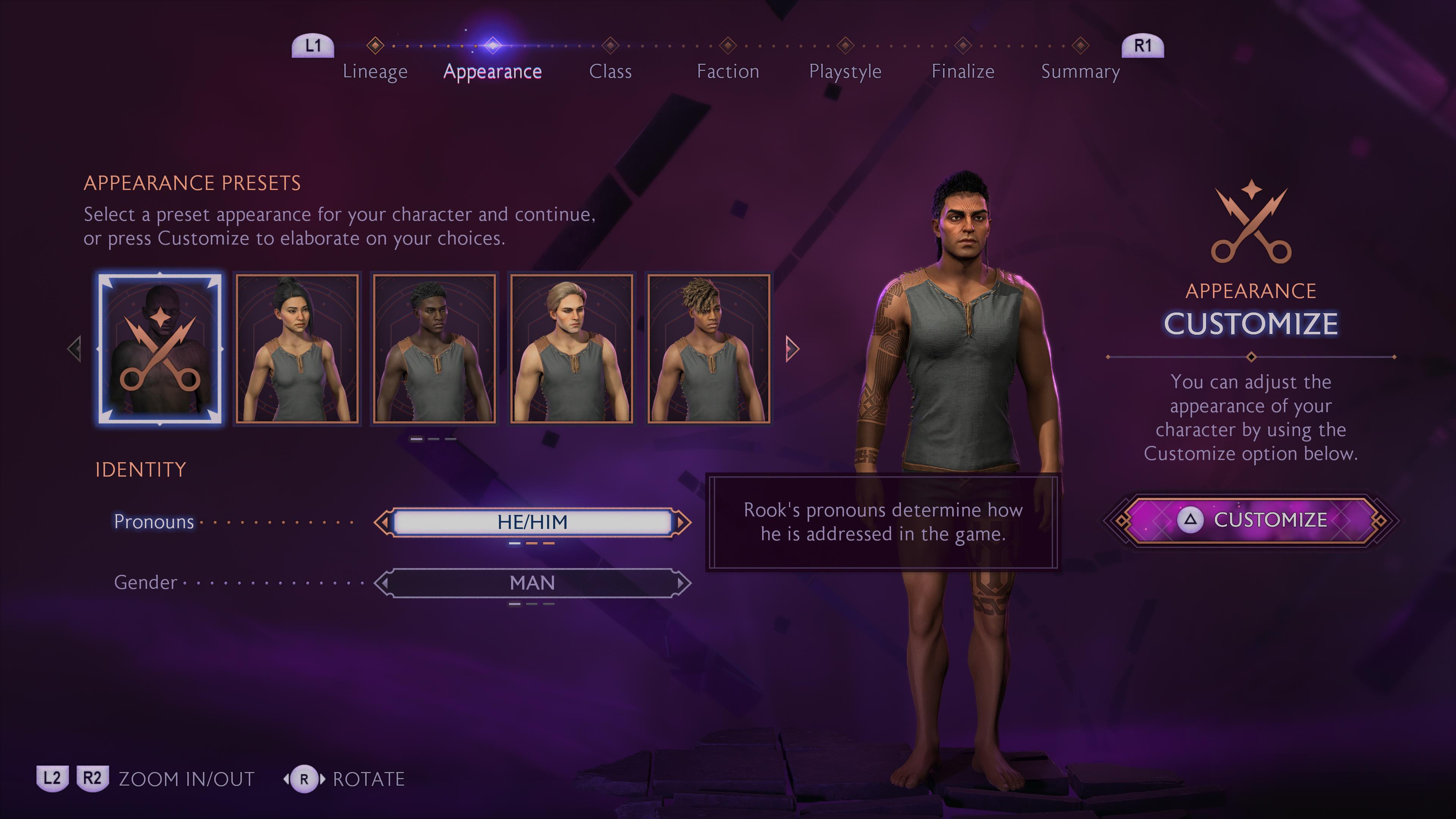Select the custom scissors preset tile
1456x819 pixels.
[x=160, y=349]
